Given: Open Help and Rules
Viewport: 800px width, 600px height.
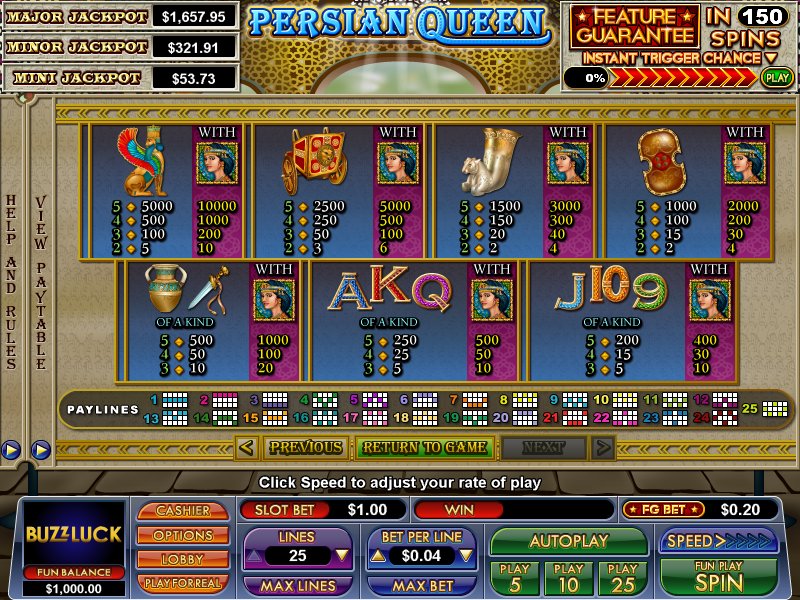Looking at the screenshot, I should [12, 280].
